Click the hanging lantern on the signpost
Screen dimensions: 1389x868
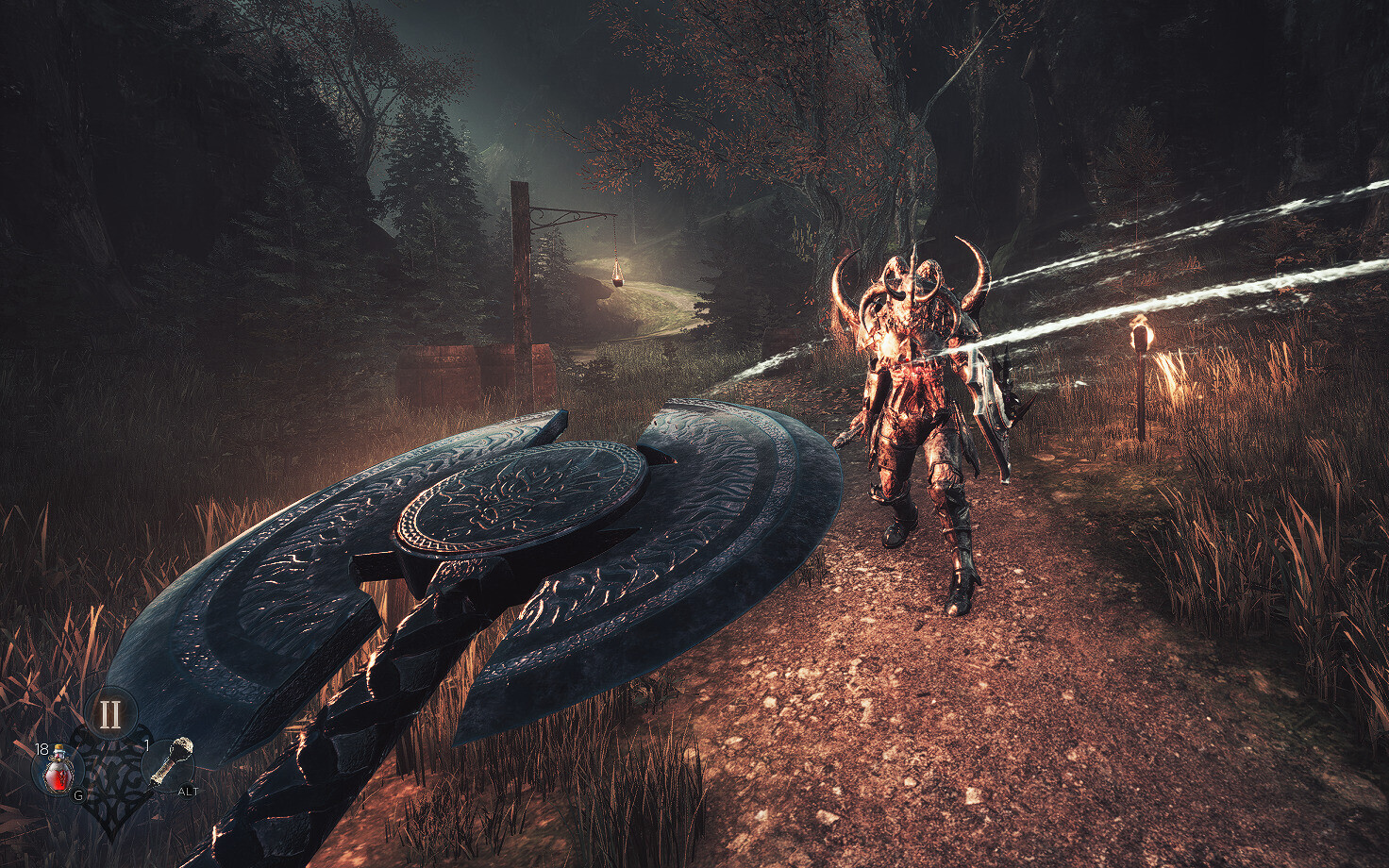pyautogui.click(x=618, y=272)
